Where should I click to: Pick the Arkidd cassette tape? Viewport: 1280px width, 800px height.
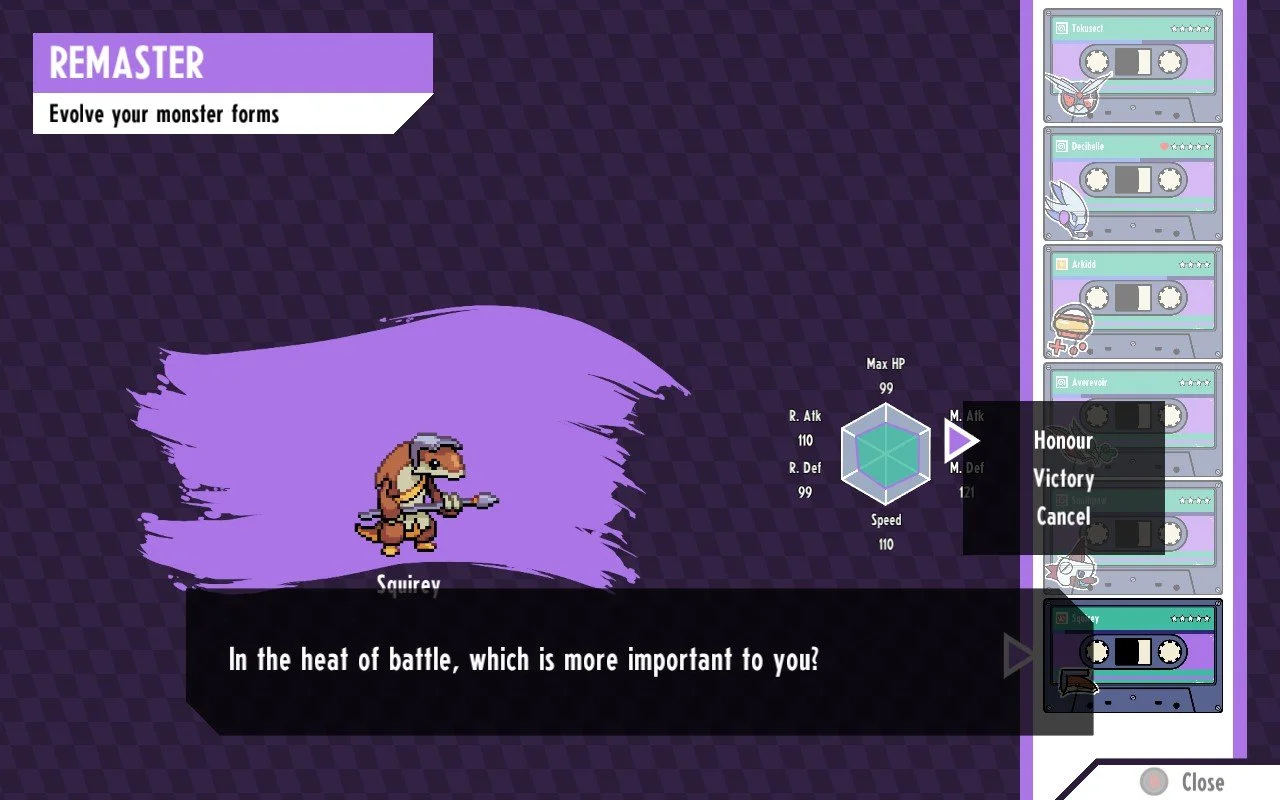coord(1132,301)
